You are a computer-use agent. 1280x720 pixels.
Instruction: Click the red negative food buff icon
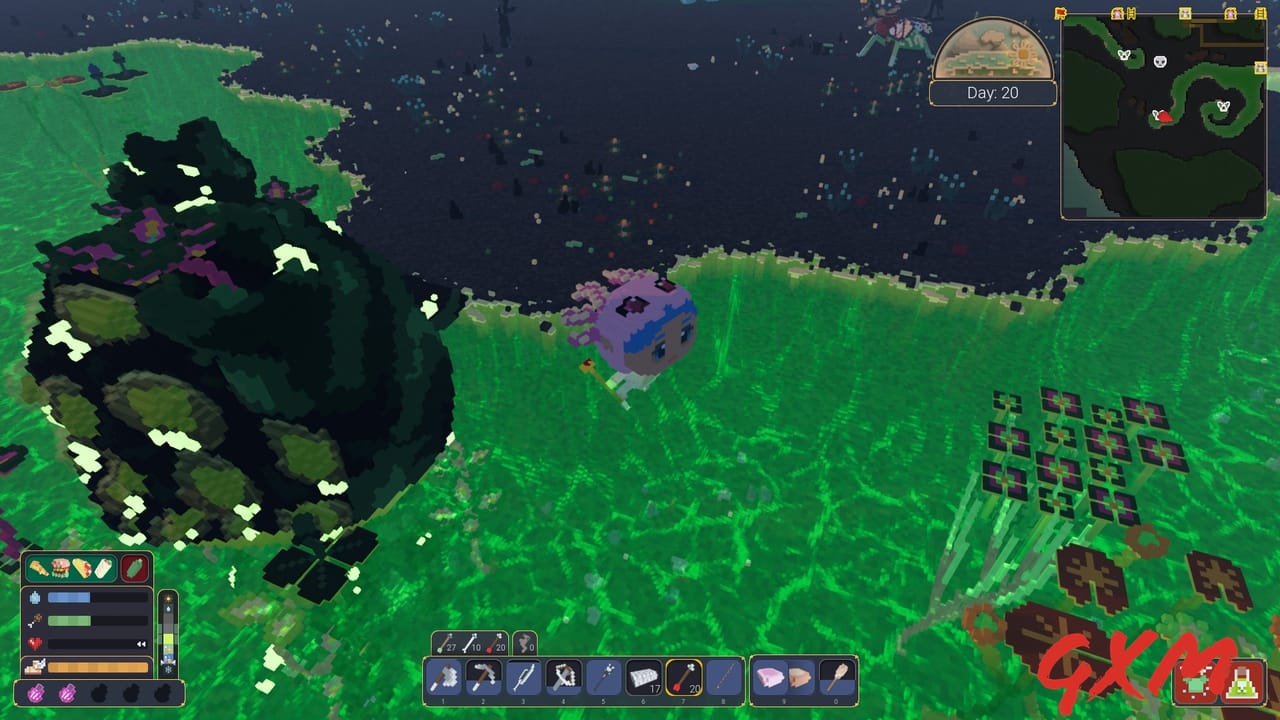[136, 567]
